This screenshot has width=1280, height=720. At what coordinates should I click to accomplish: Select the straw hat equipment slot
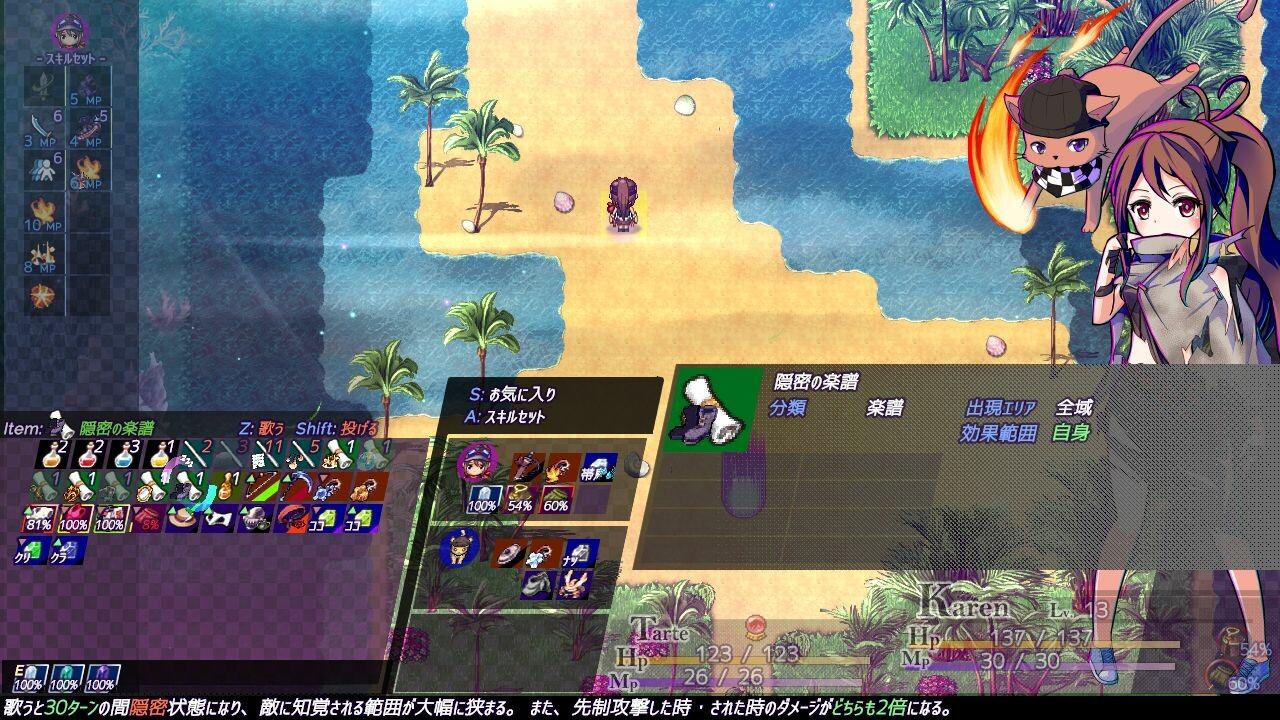click(179, 517)
